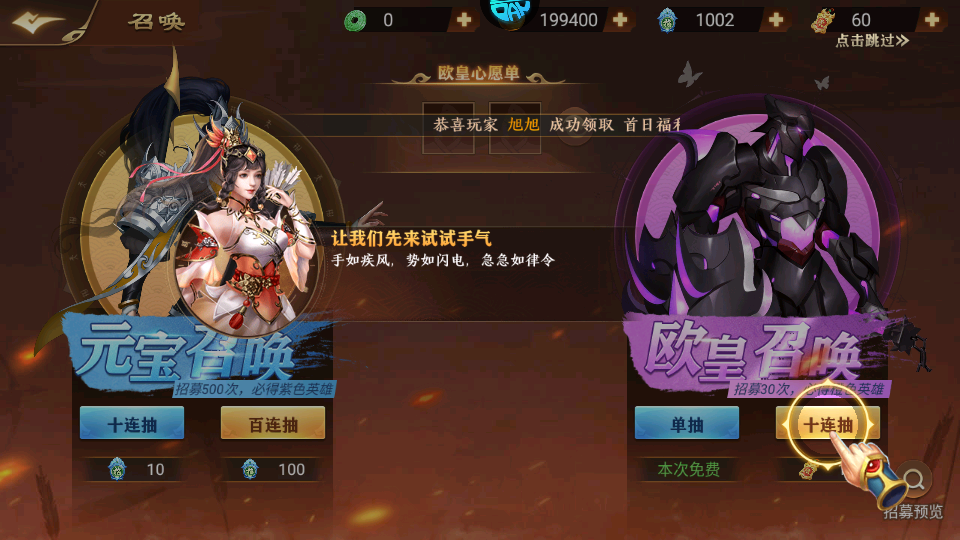Perform the free 单抽 single draw
Image resolution: width=960 pixels, height=540 pixels.
687,424
